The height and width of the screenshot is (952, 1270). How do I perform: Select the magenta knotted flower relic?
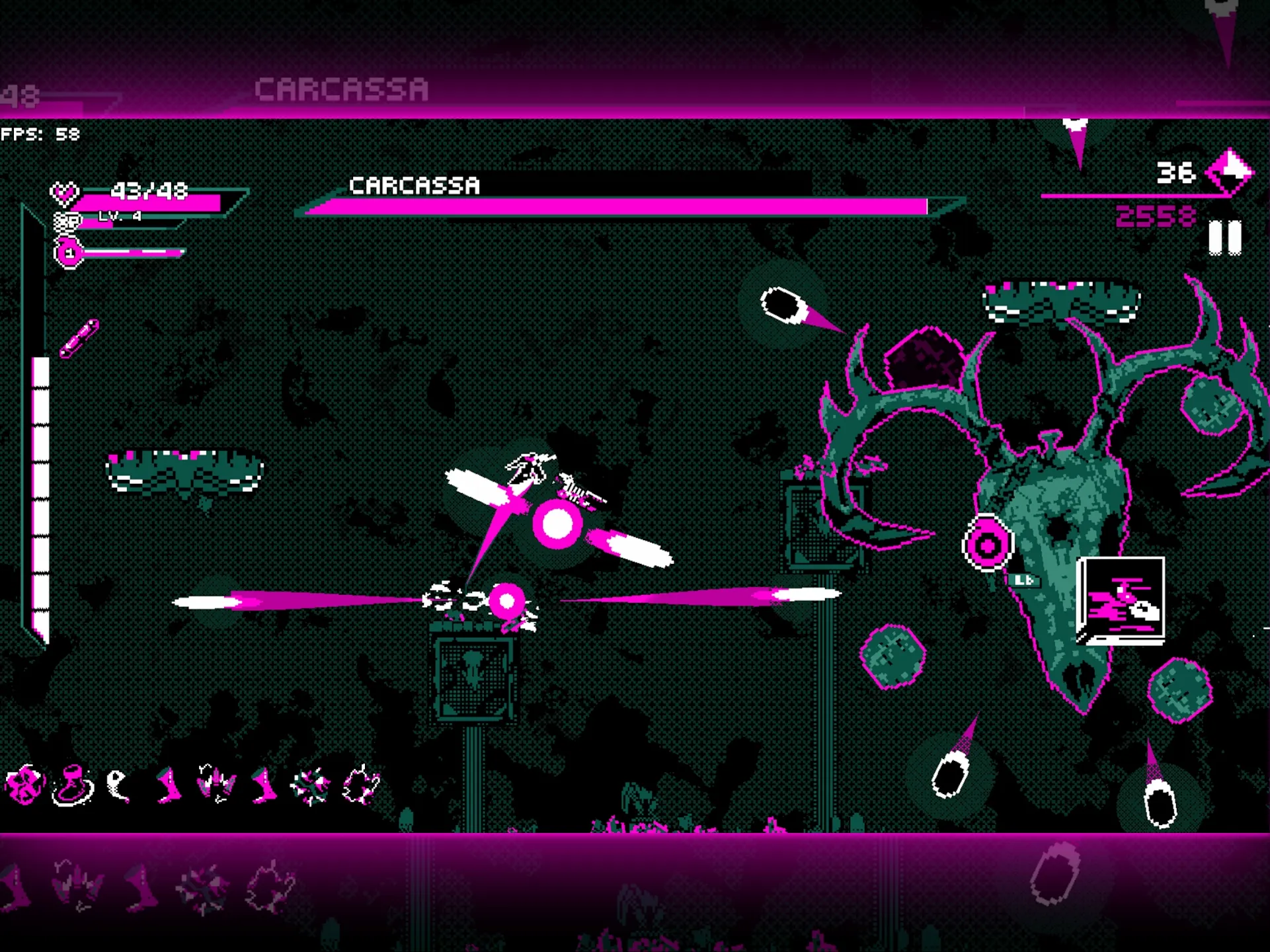click(24, 785)
